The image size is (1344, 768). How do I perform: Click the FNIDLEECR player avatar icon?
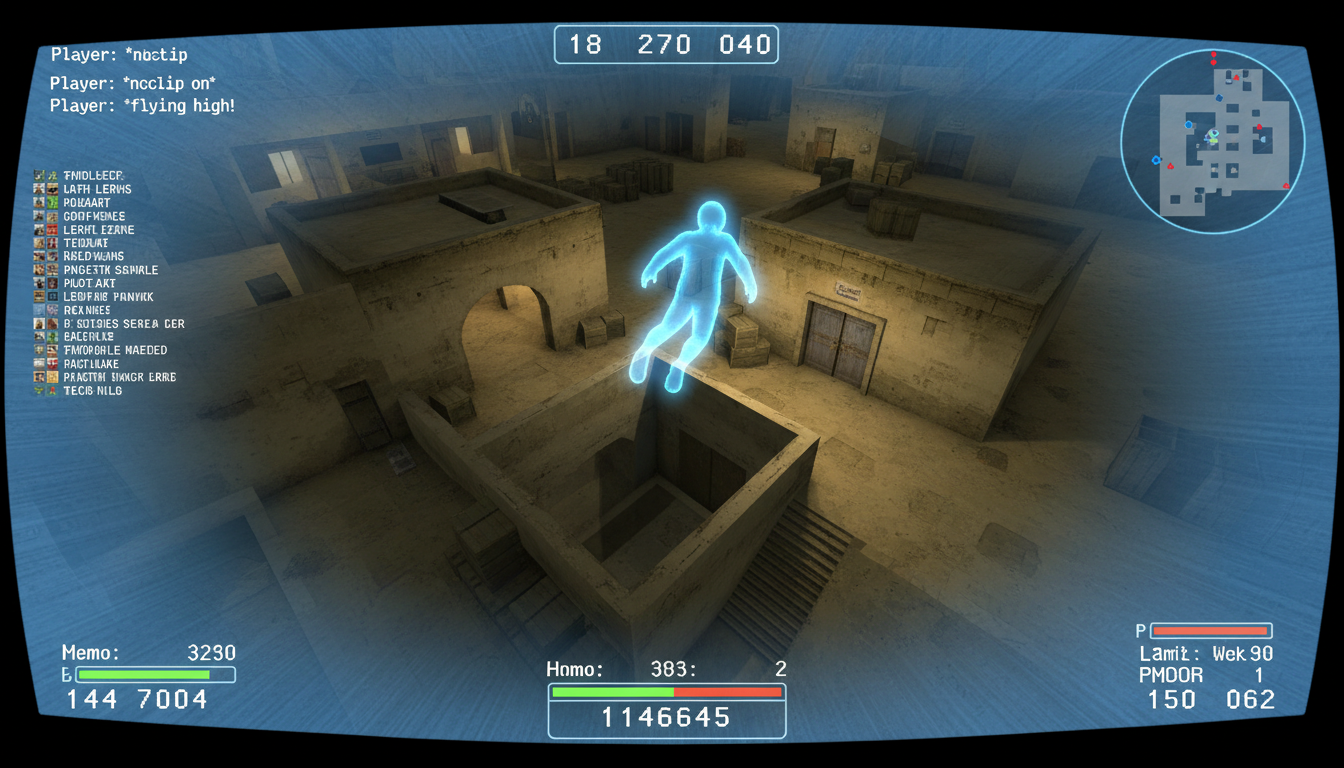point(40,175)
